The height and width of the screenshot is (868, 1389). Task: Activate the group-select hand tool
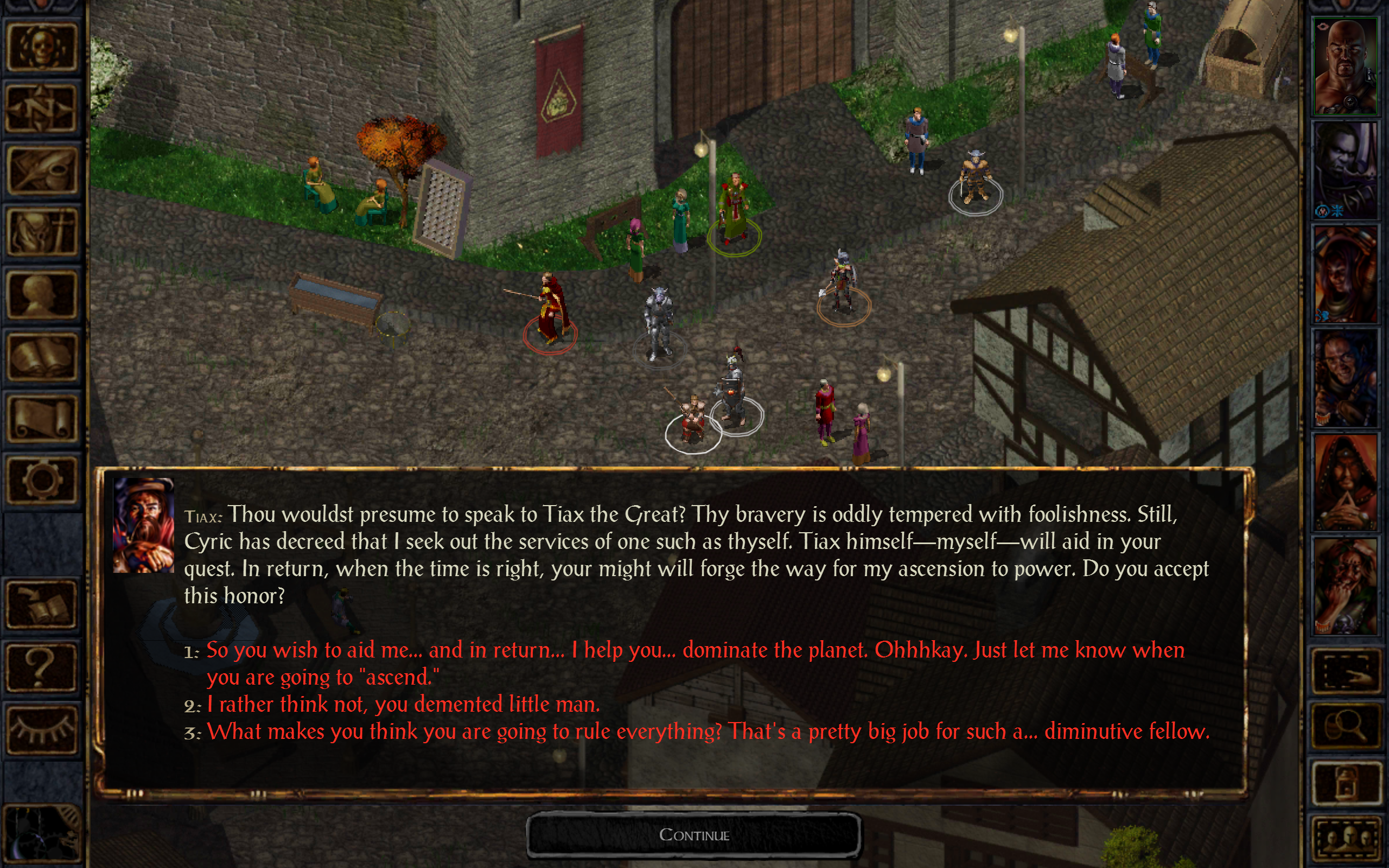click(x=1348, y=671)
